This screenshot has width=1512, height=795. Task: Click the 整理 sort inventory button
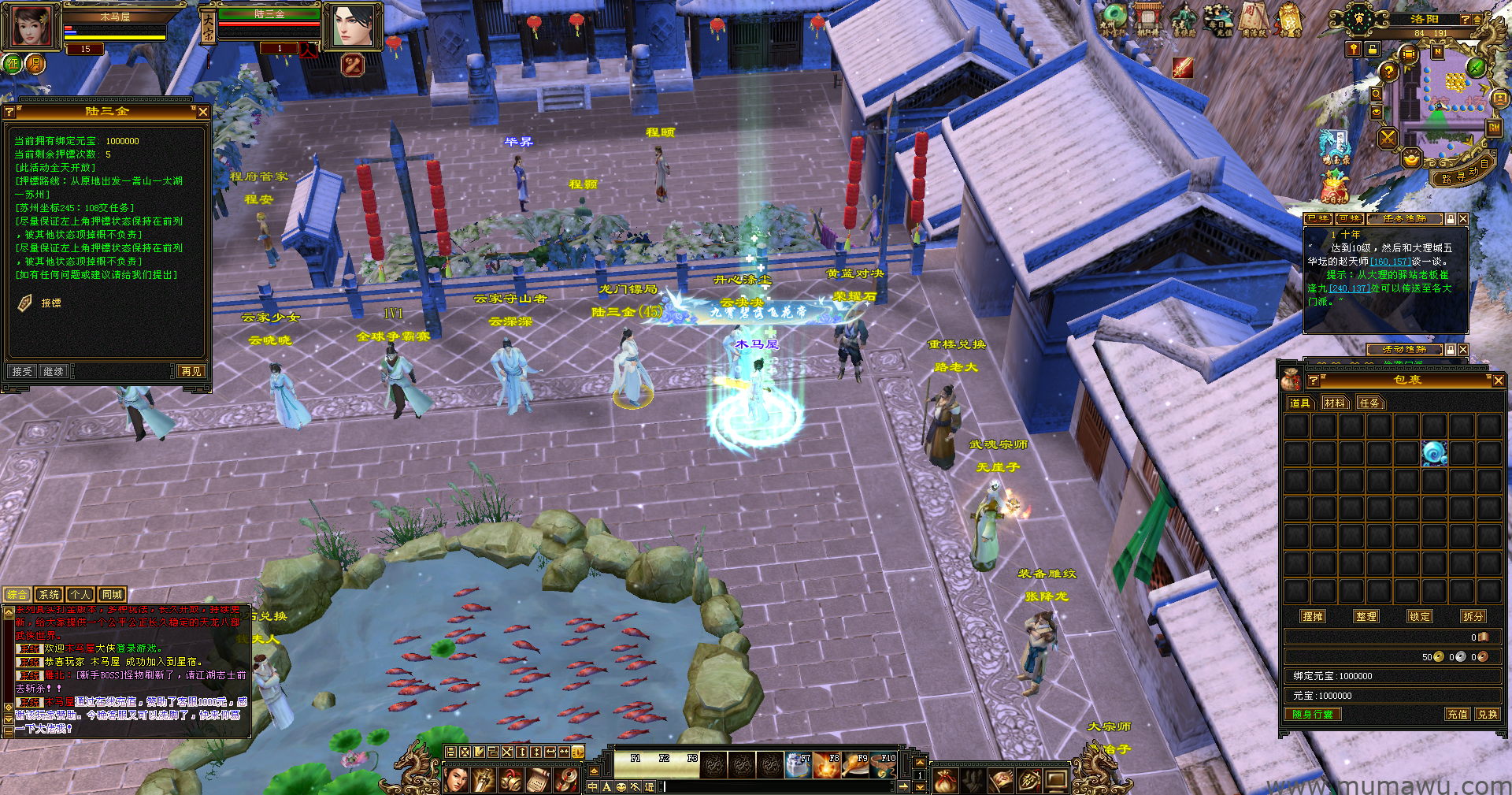click(1366, 616)
